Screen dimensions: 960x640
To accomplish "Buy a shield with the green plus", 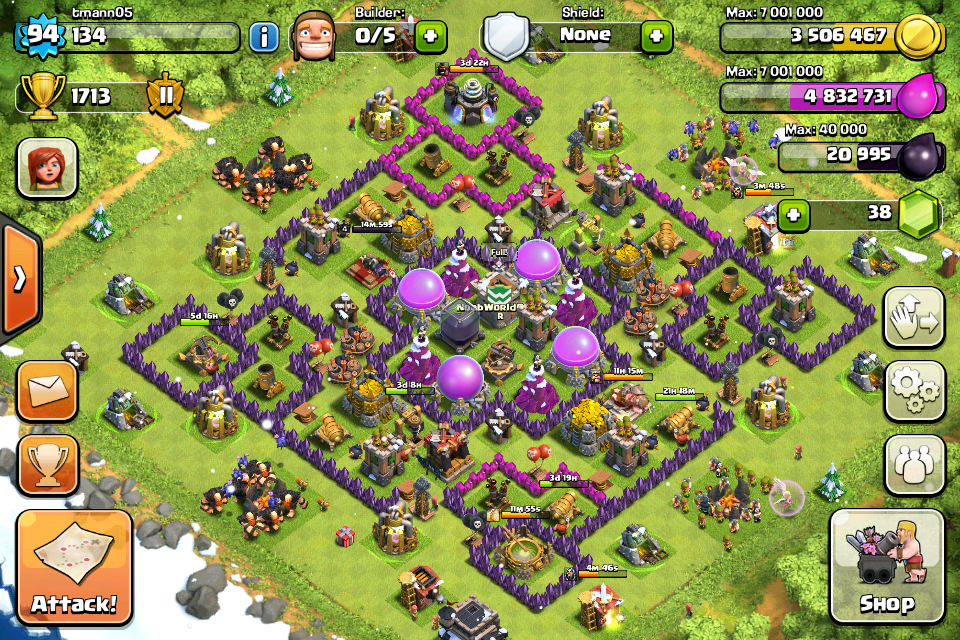I will [656, 37].
